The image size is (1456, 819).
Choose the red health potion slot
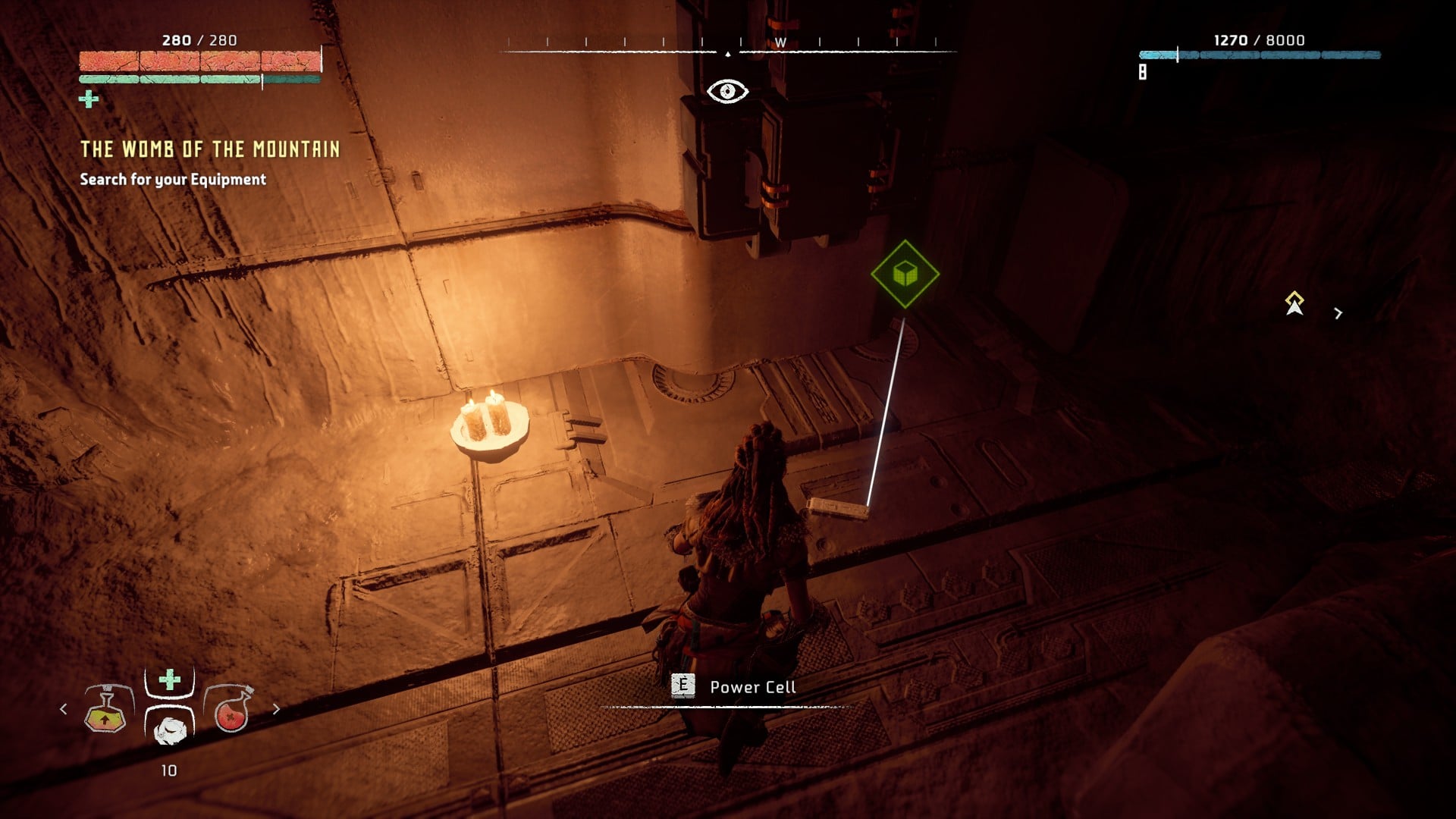tap(230, 710)
